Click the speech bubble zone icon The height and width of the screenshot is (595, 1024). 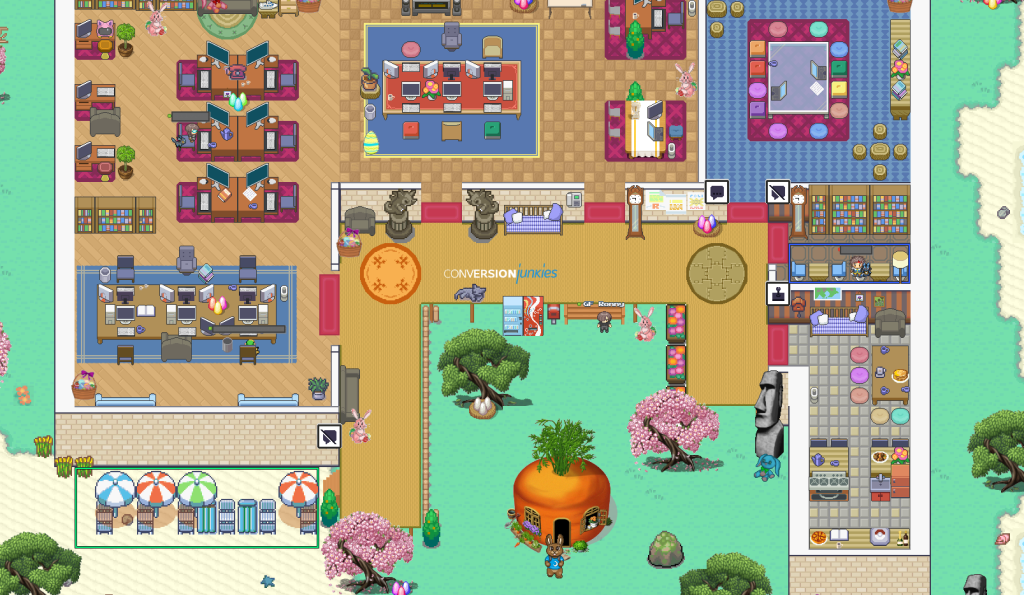(x=716, y=192)
